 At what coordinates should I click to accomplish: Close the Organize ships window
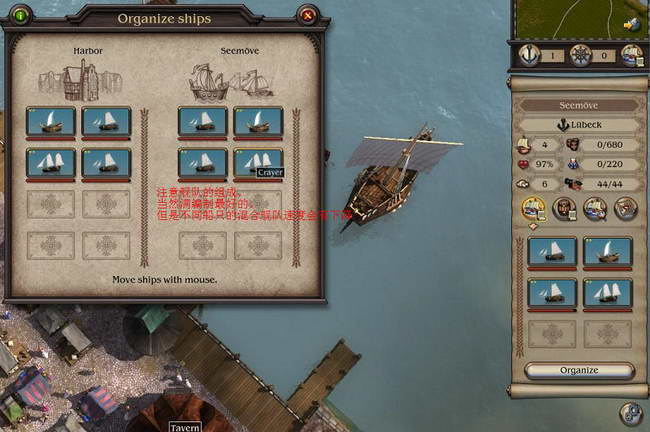click(x=308, y=14)
